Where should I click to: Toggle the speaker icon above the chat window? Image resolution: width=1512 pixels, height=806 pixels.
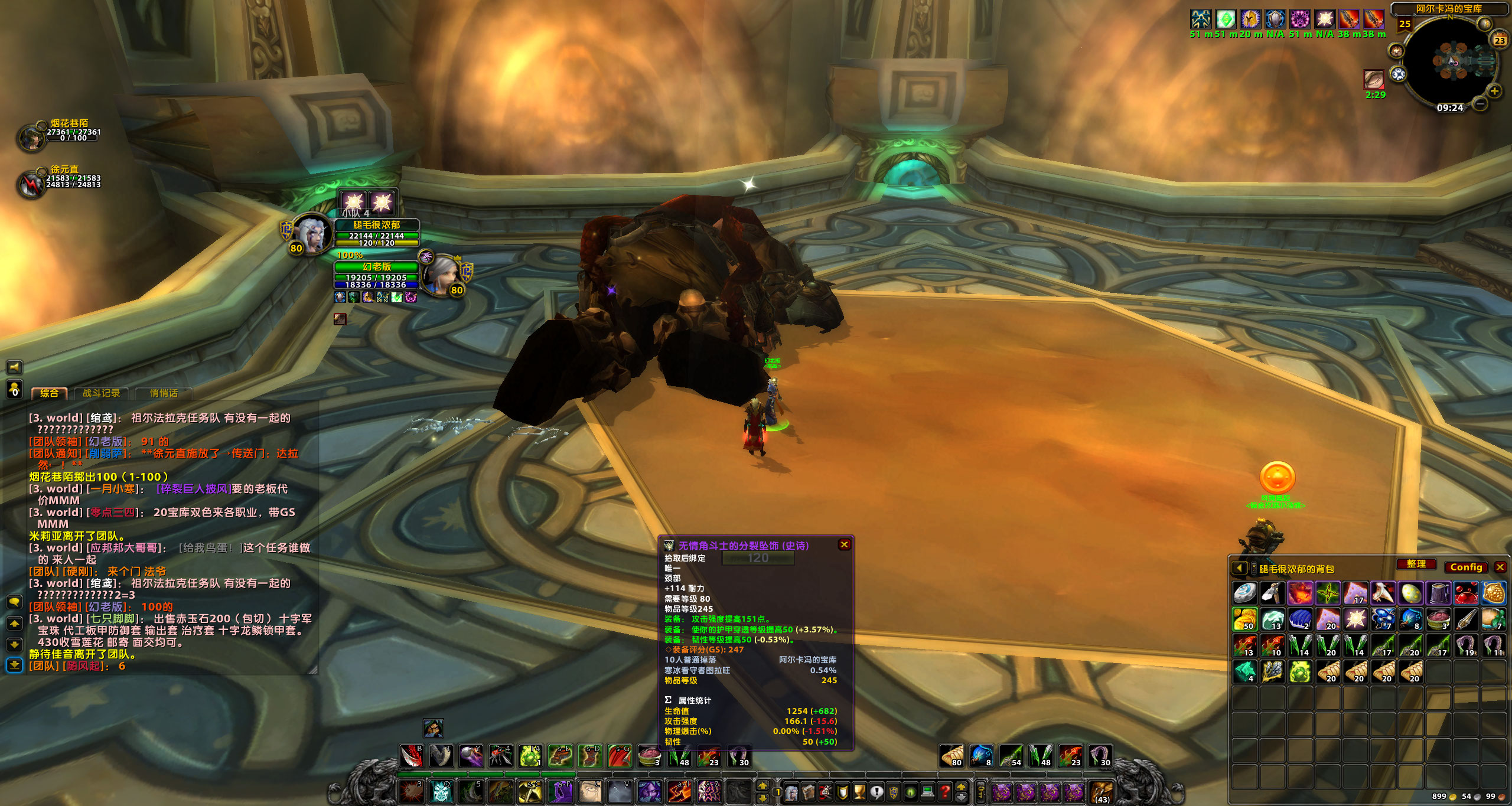click(14, 367)
